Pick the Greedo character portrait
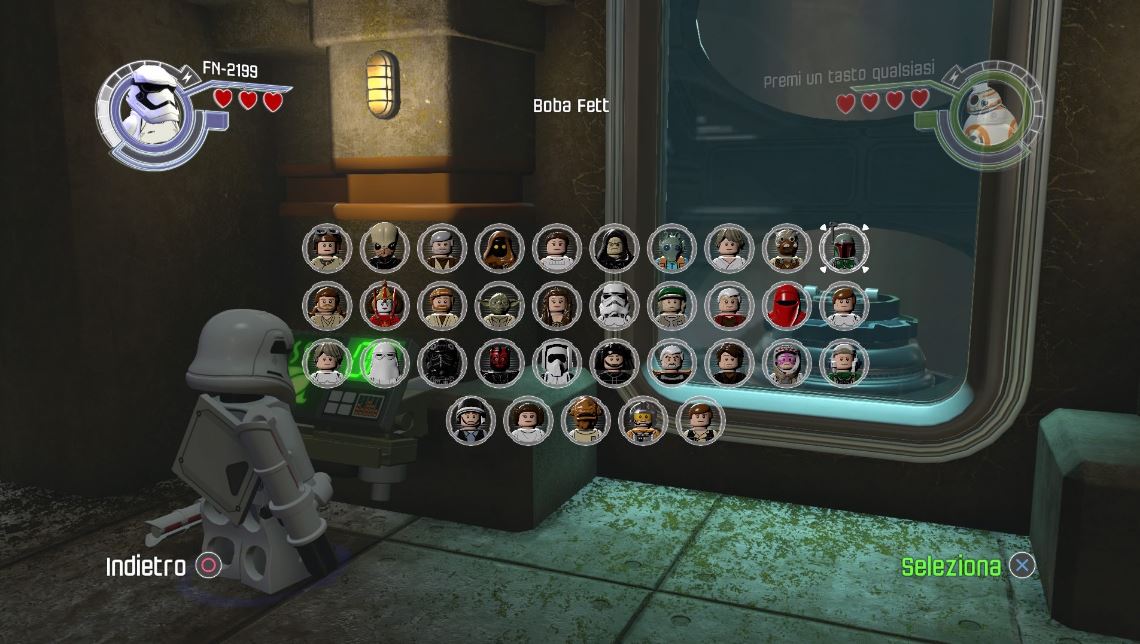Image resolution: width=1140 pixels, height=644 pixels. pyautogui.click(x=672, y=248)
